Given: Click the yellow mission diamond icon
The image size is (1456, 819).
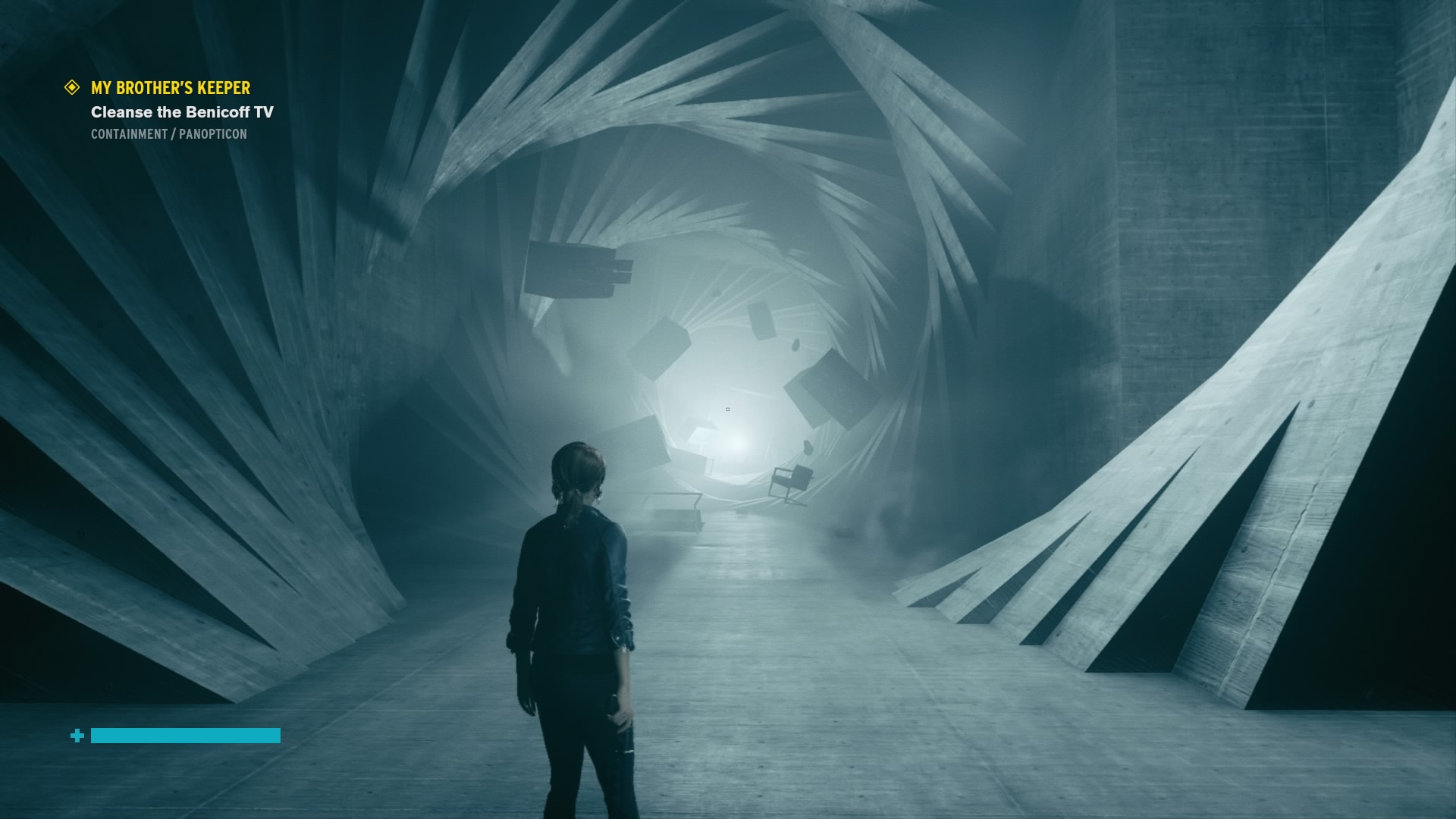Looking at the screenshot, I should point(72,88).
